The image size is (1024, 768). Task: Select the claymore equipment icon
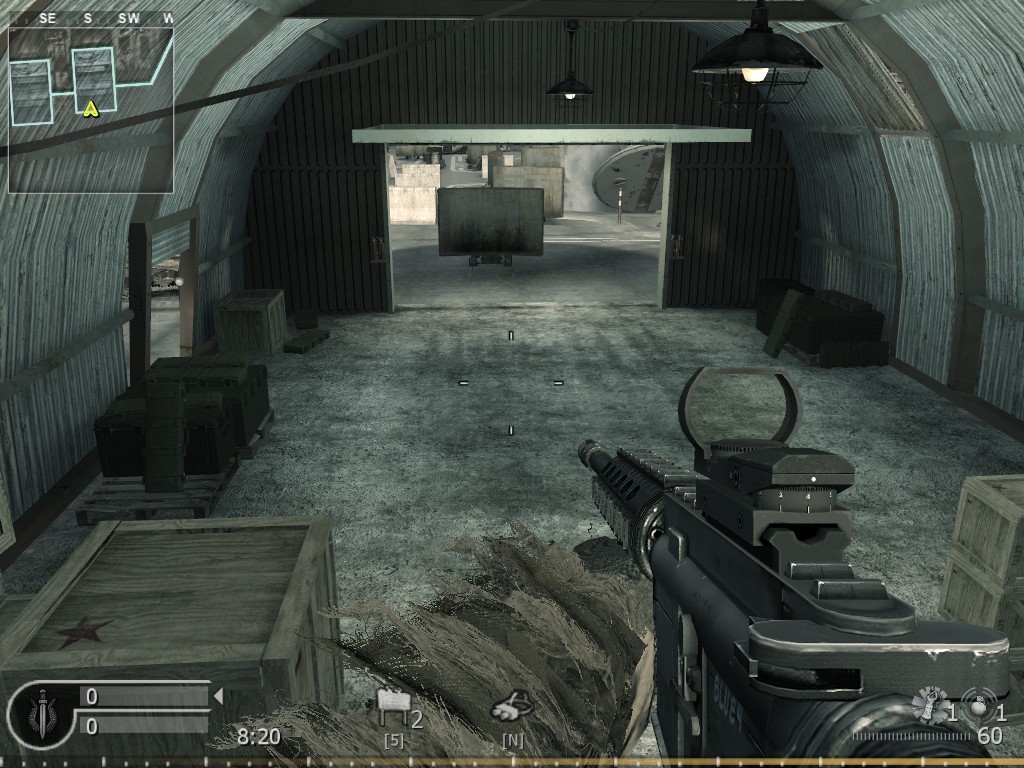pyautogui.click(x=392, y=709)
